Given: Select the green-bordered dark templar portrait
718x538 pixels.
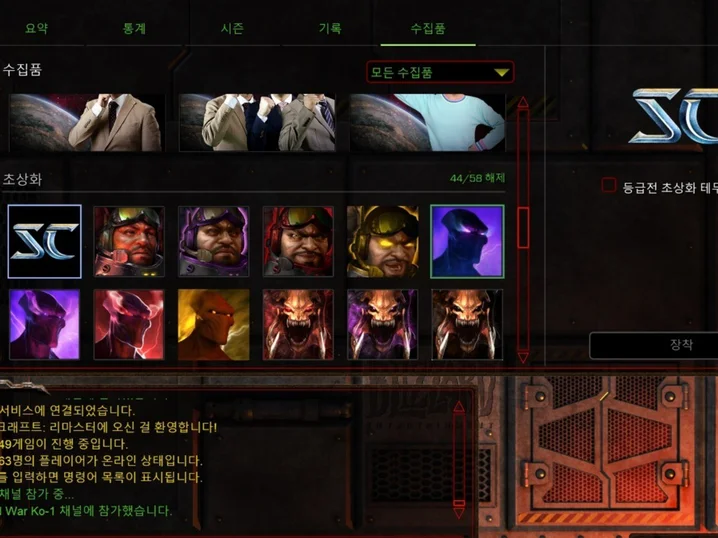Looking at the screenshot, I should click(x=467, y=242).
